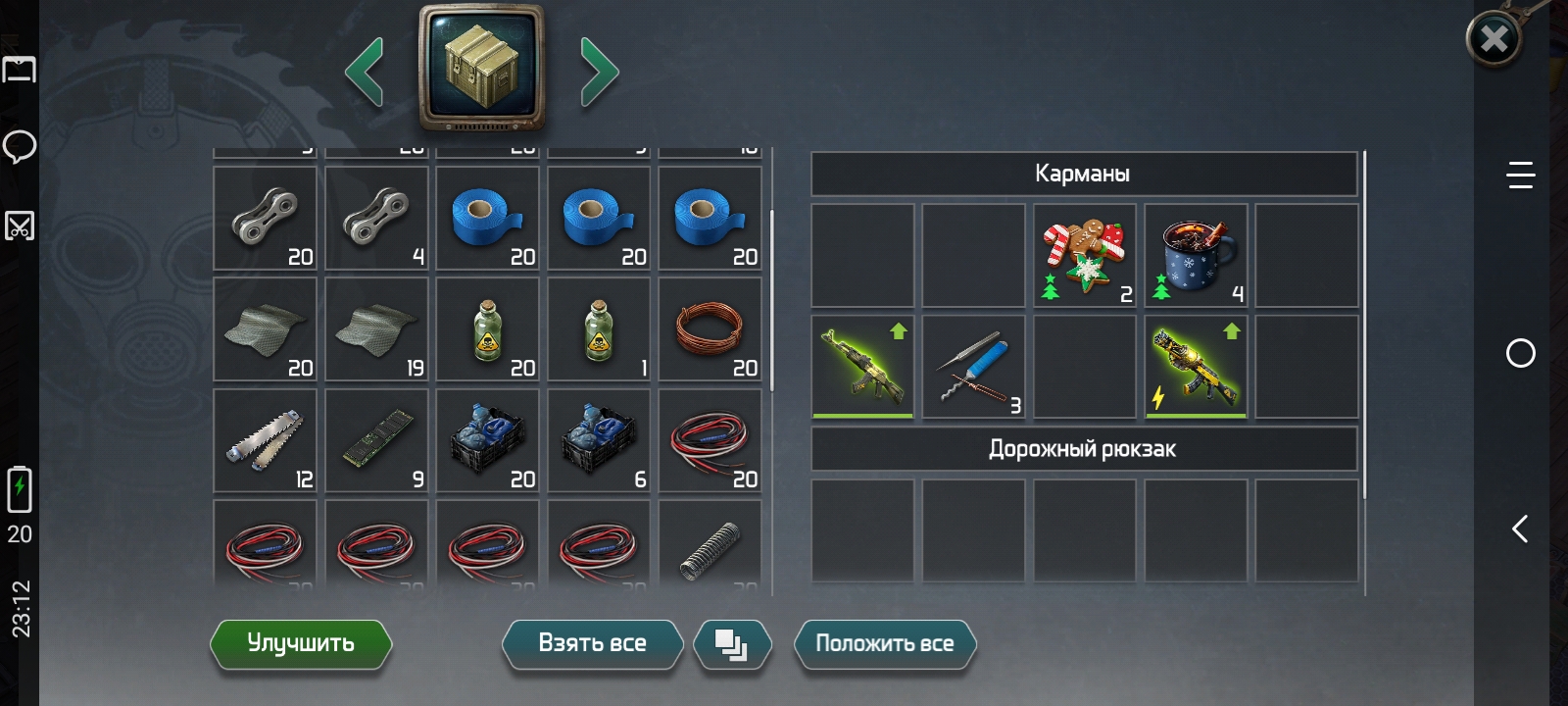Select the circuit board slot
Screen dimensions: 1568x706
pyautogui.click(x=376, y=441)
